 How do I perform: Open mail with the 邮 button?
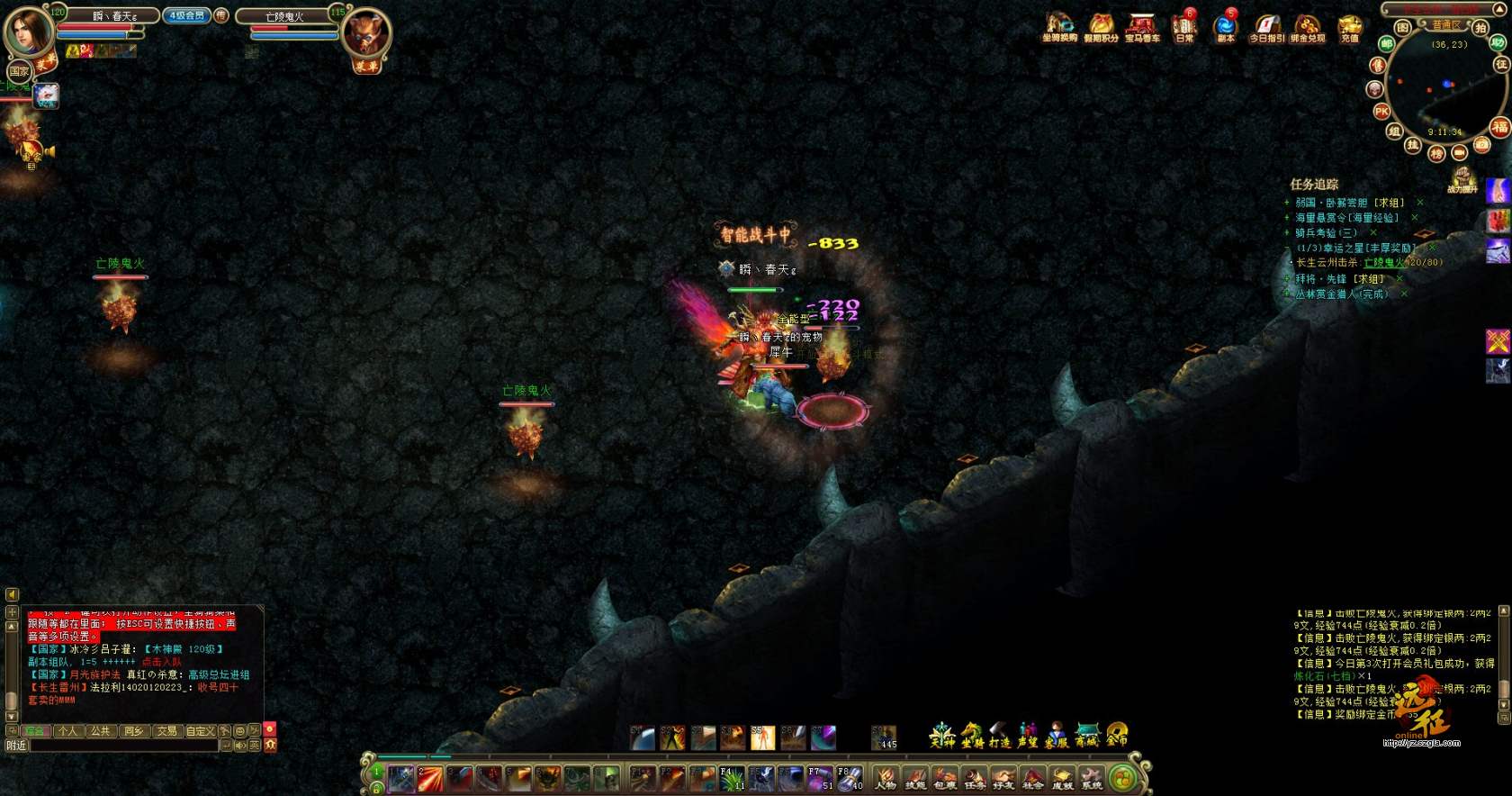[1387, 43]
